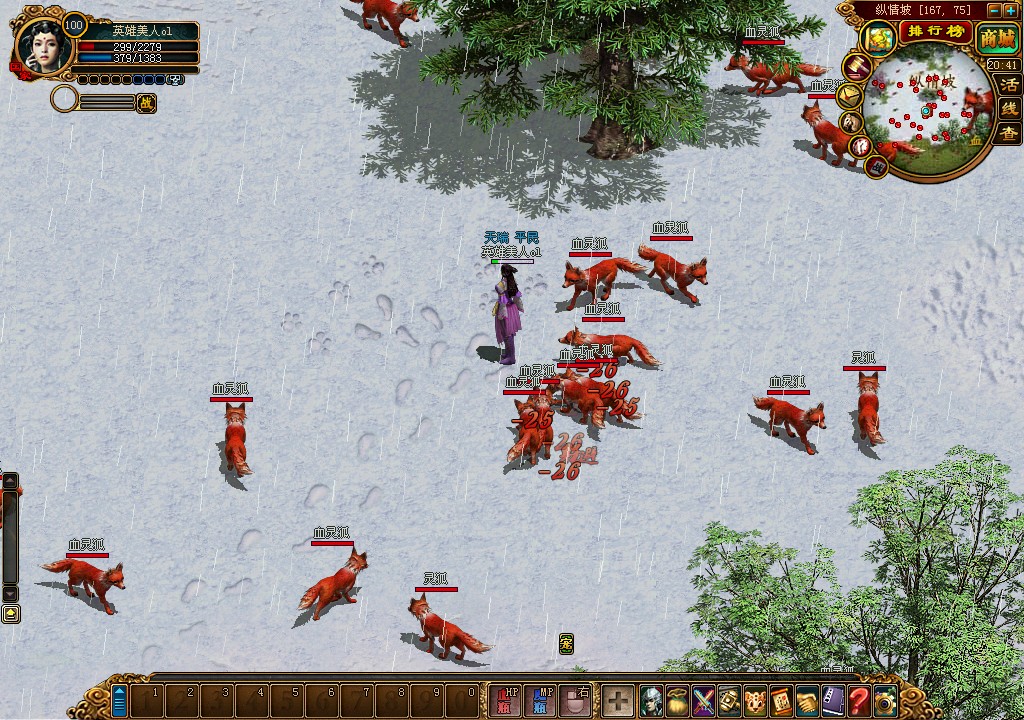Viewport: 1024px width, 720px height.
Task: Open the 商城 shop
Action: [996, 39]
